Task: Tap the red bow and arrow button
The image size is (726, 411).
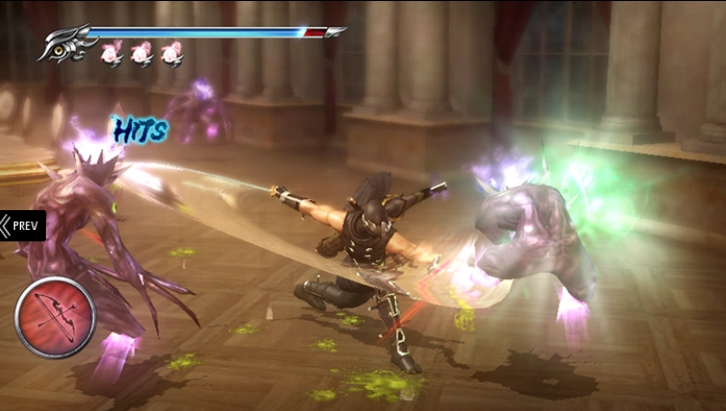Action: [x=54, y=317]
